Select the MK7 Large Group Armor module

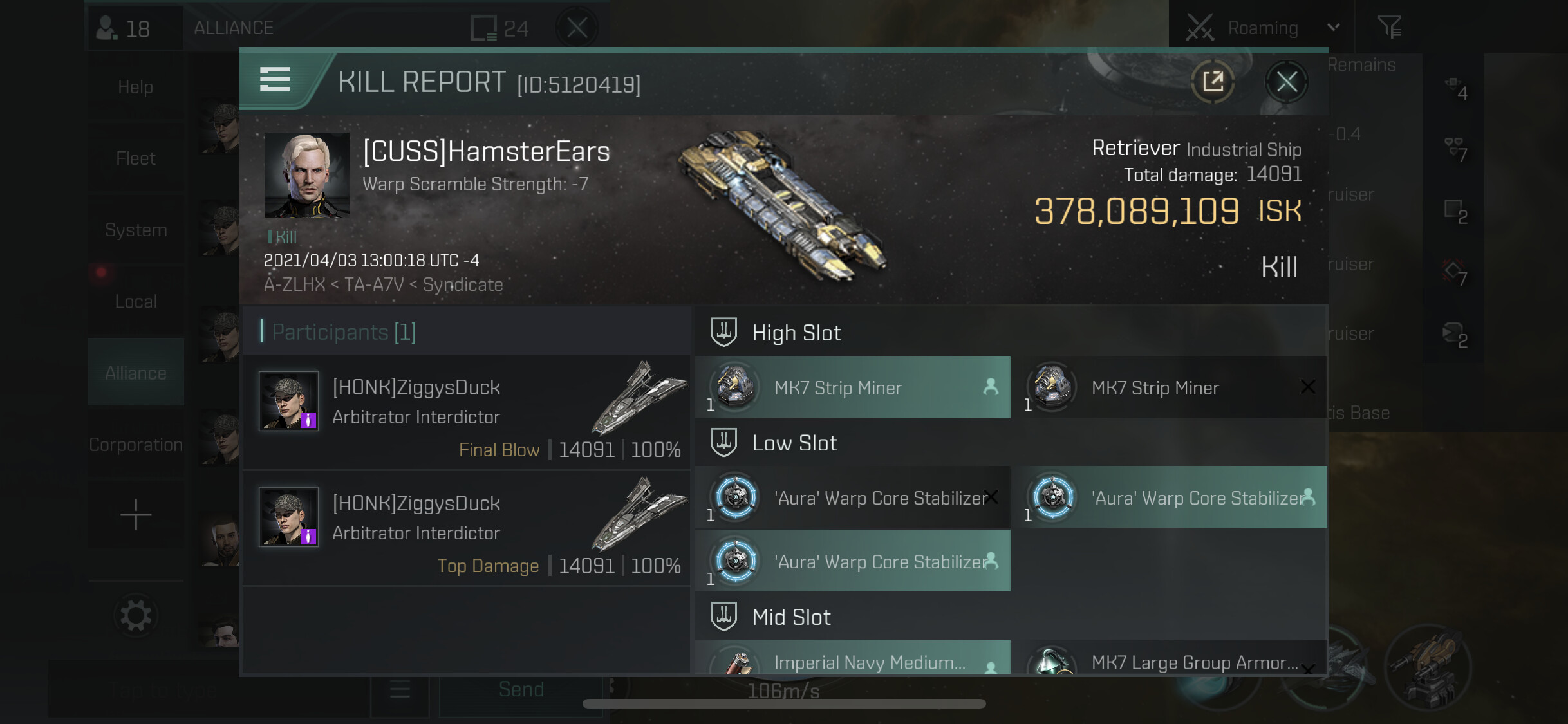click(x=1170, y=660)
